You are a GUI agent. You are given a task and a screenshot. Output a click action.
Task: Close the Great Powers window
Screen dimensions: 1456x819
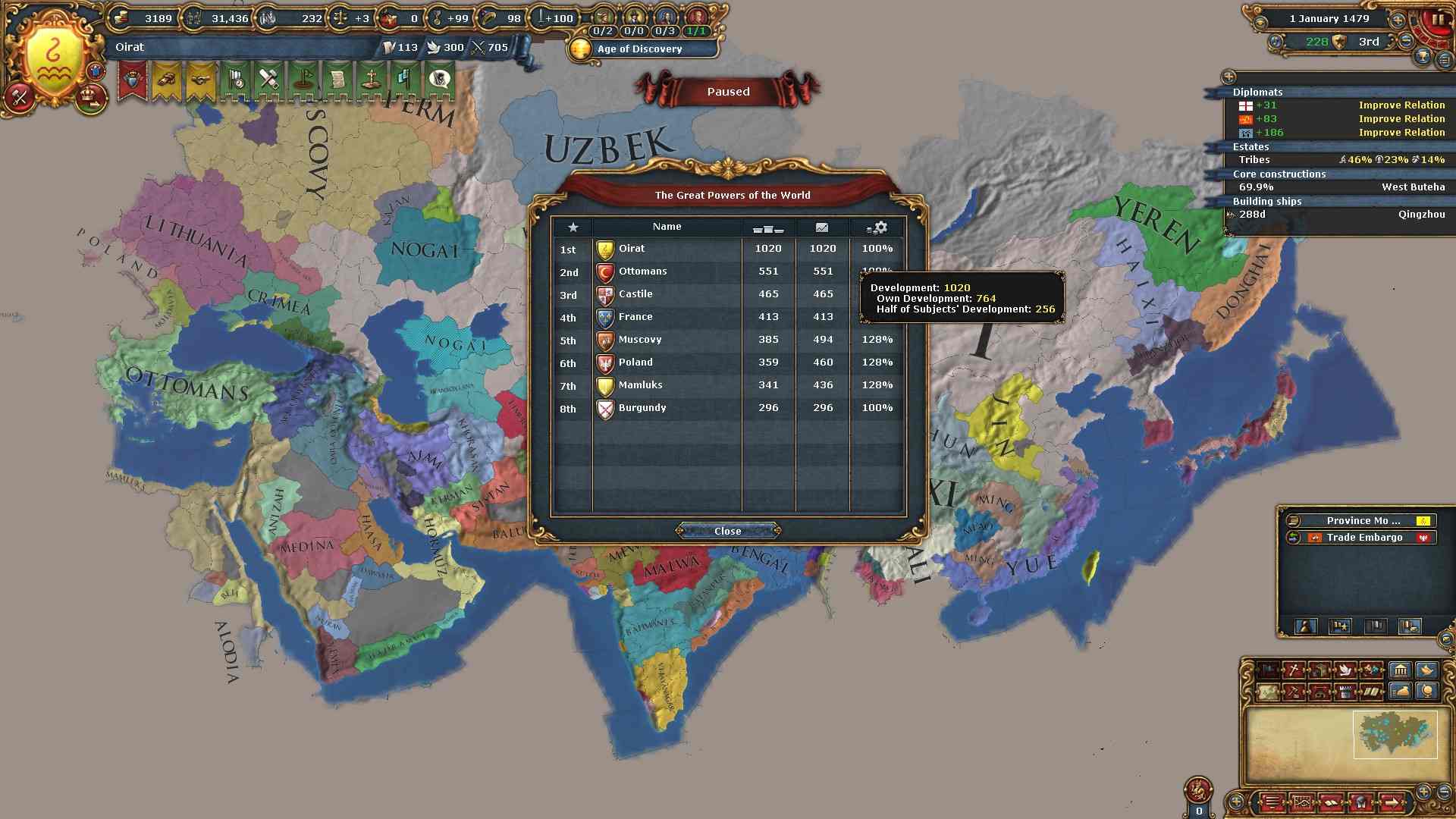(x=727, y=531)
